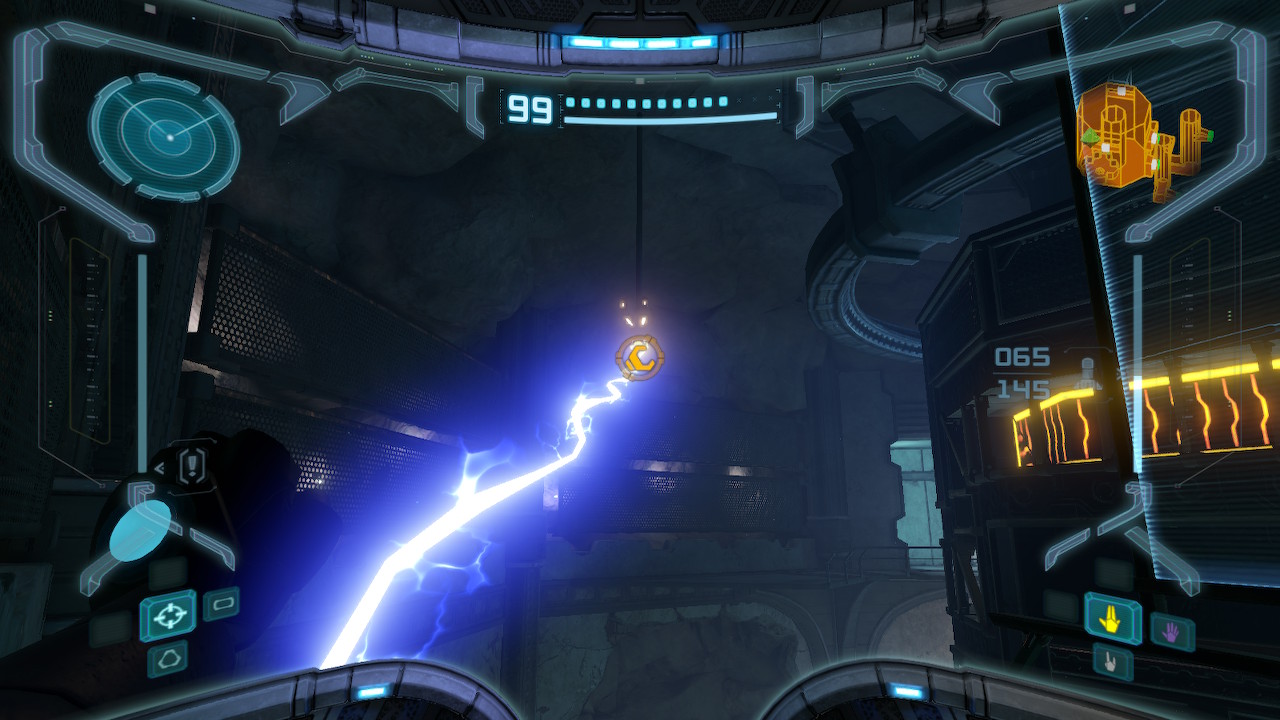Select the yellow Power Beam hand icon
The image size is (1280, 720).
click(1112, 620)
